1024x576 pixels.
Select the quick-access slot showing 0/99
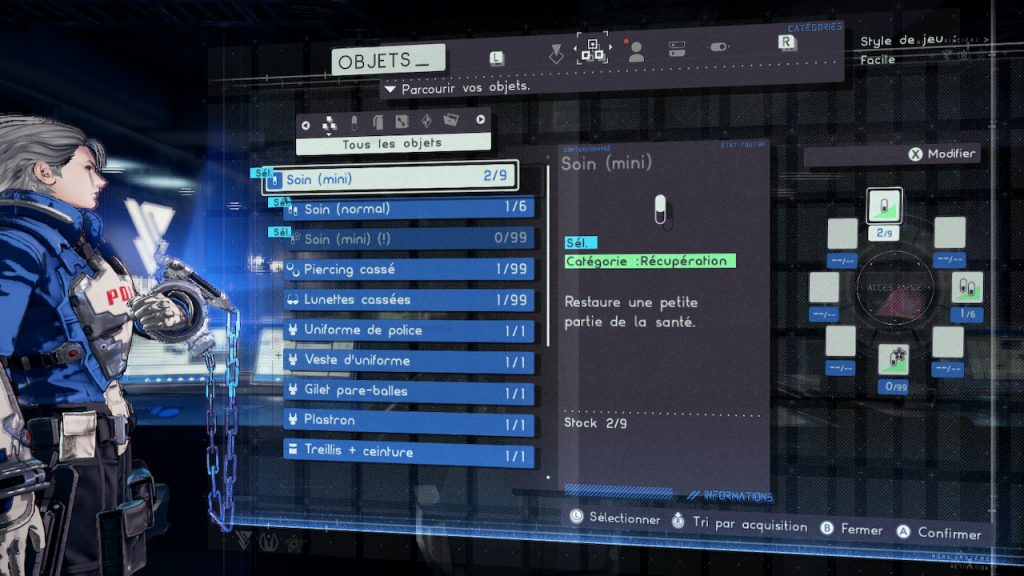coord(893,360)
